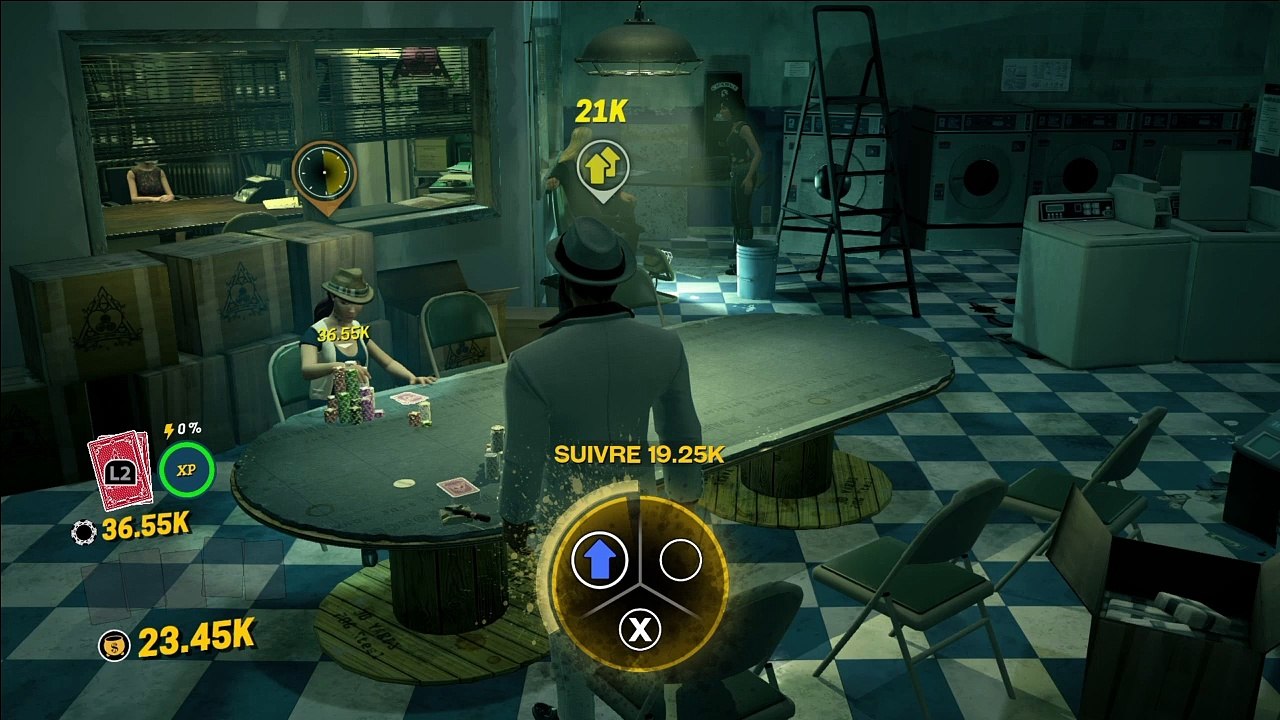This screenshot has height=720, width=1280.
Task: Select the green XP ring badge
Action: coord(186,470)
